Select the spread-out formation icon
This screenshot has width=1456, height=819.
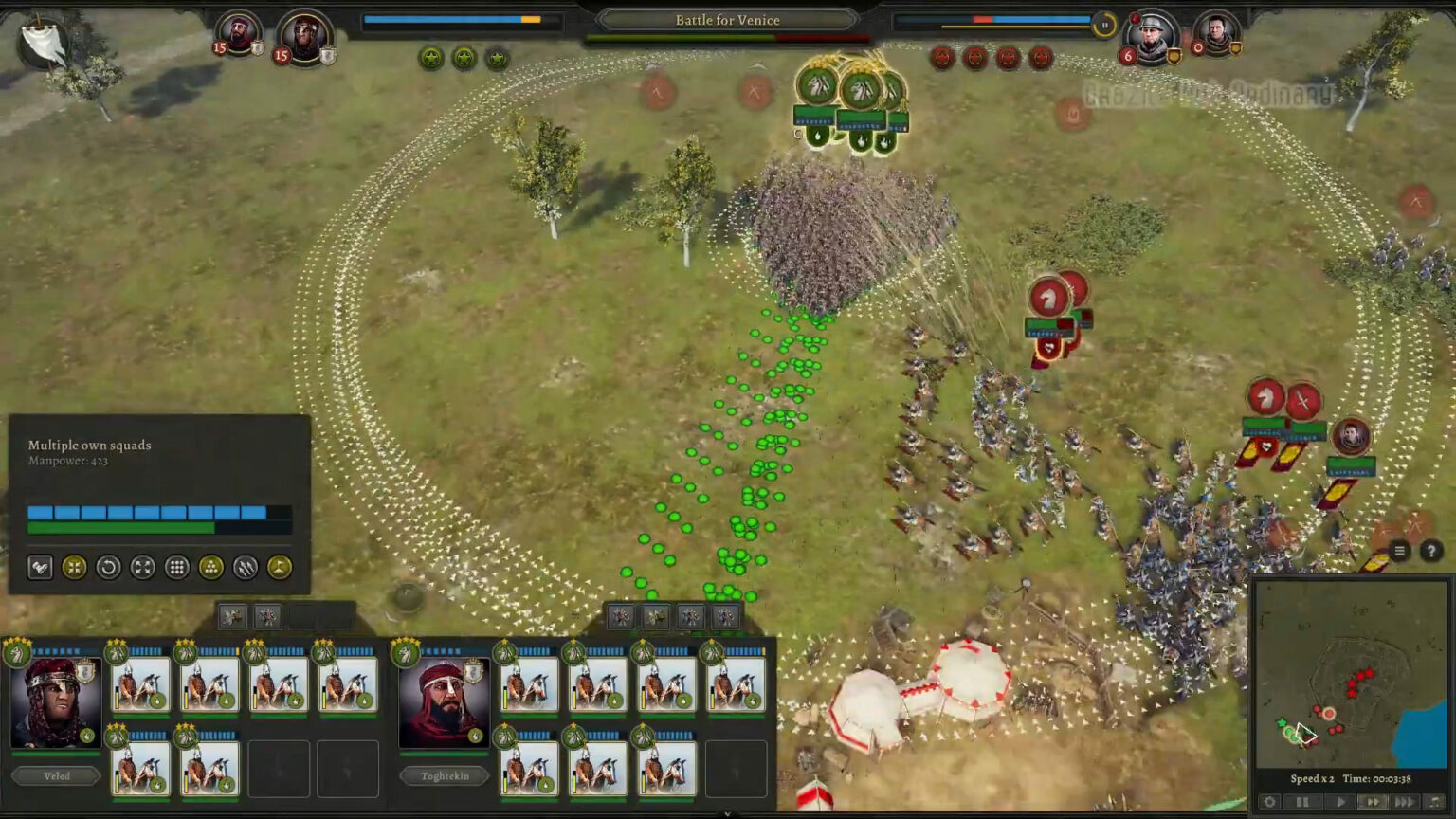pyautogui.click(x=142, y=567)
